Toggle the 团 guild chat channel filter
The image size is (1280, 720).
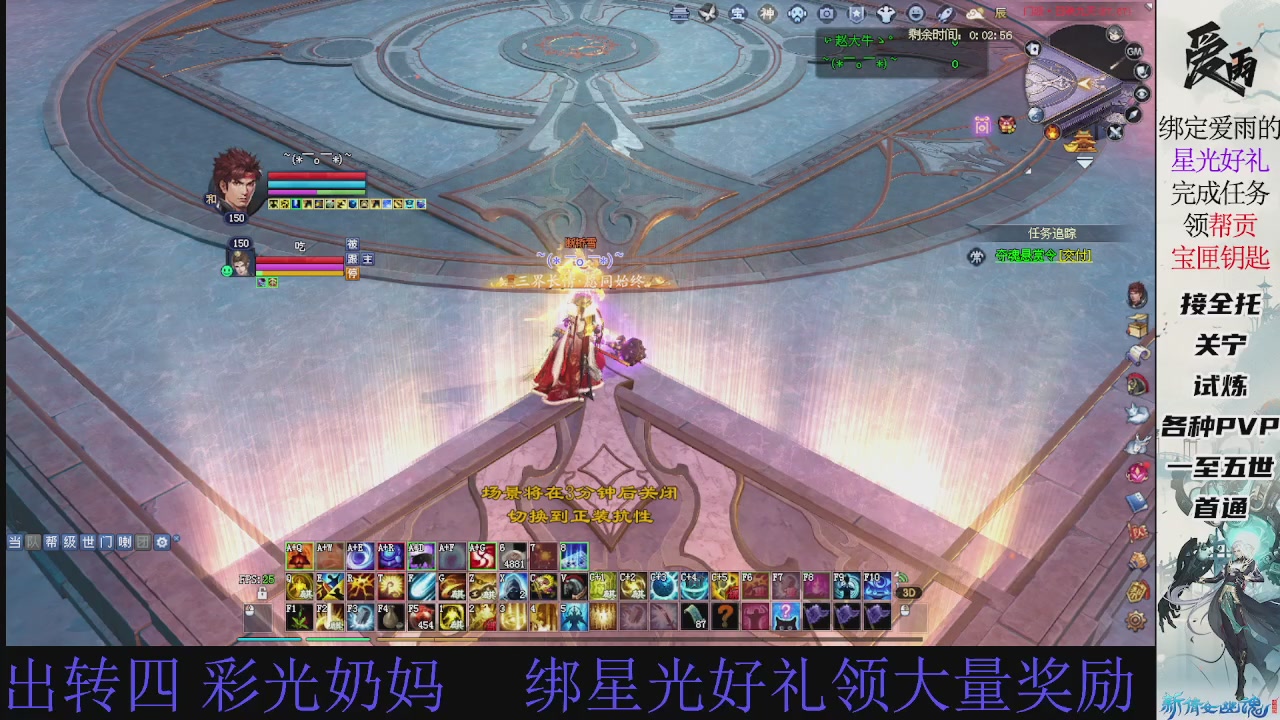tap(143, 541)
